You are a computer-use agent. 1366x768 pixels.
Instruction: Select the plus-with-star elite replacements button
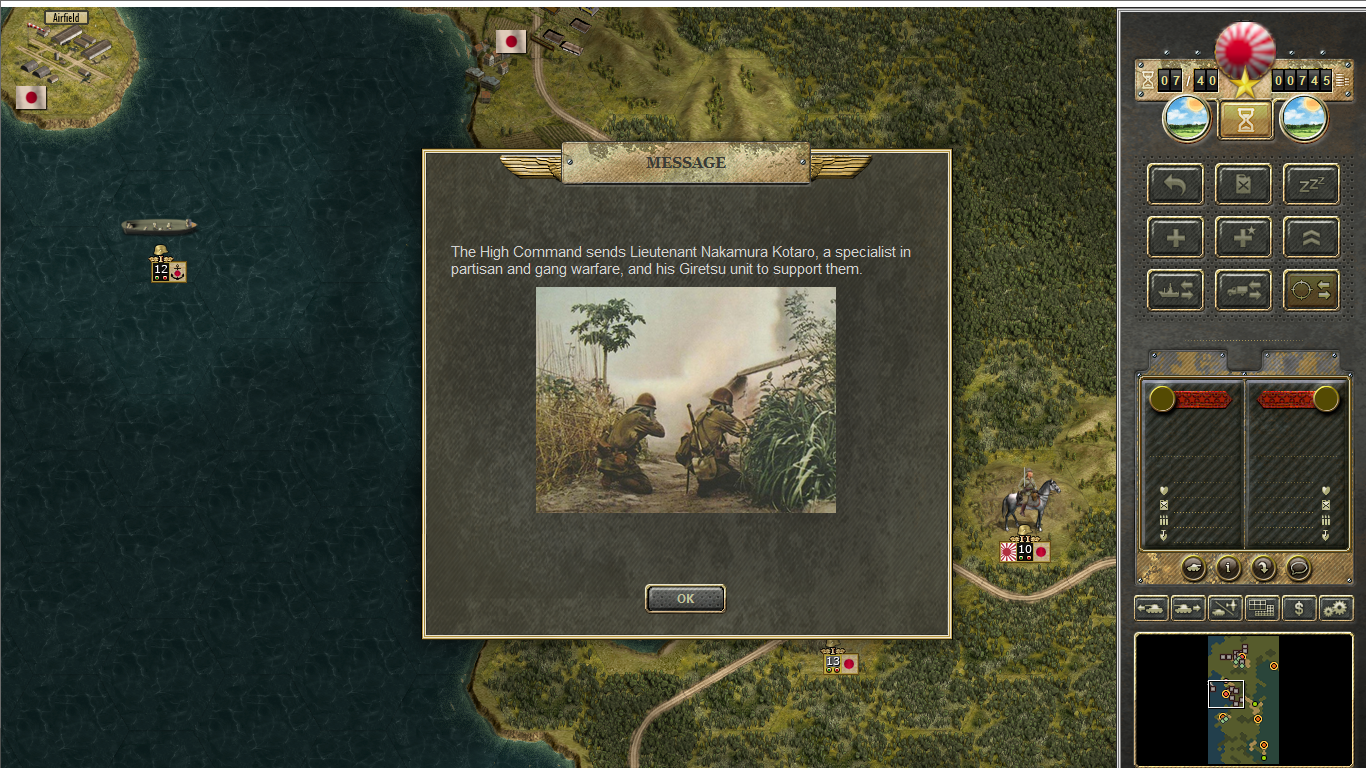pos(1243,237)
